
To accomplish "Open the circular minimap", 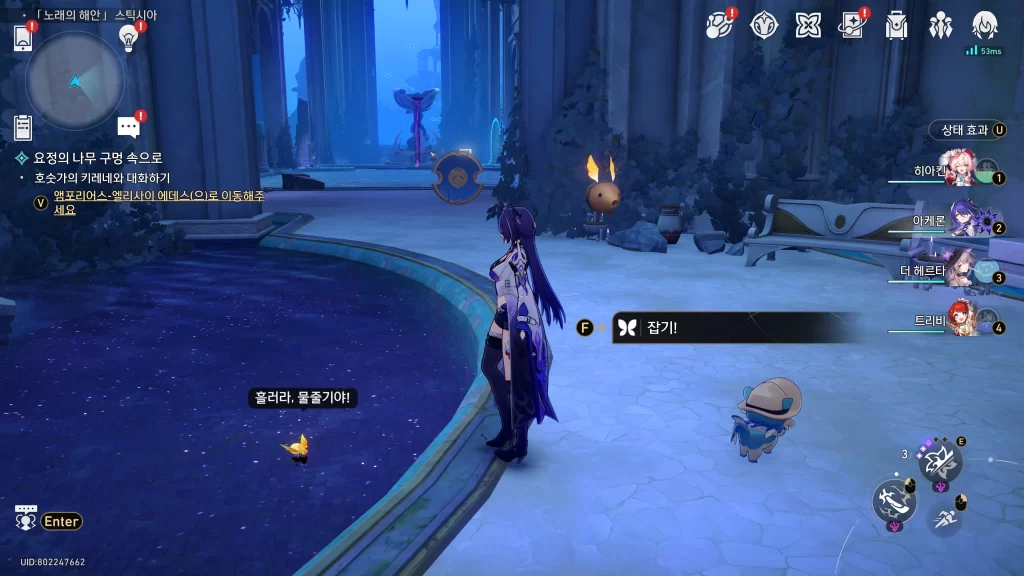I will click(75, 80).
